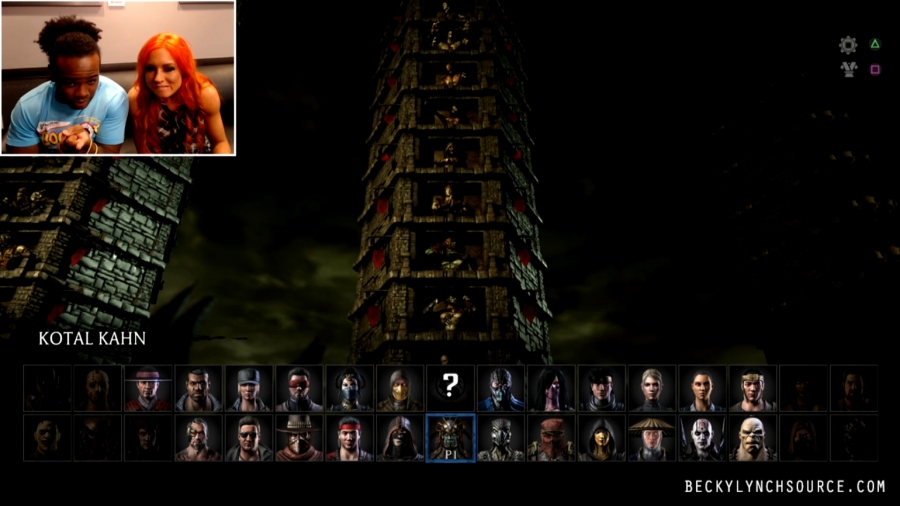The width and height of the screenshot is (900, 506).
Task: Select the pale Quan Chi portrait
Action: [x=703, y=439]
